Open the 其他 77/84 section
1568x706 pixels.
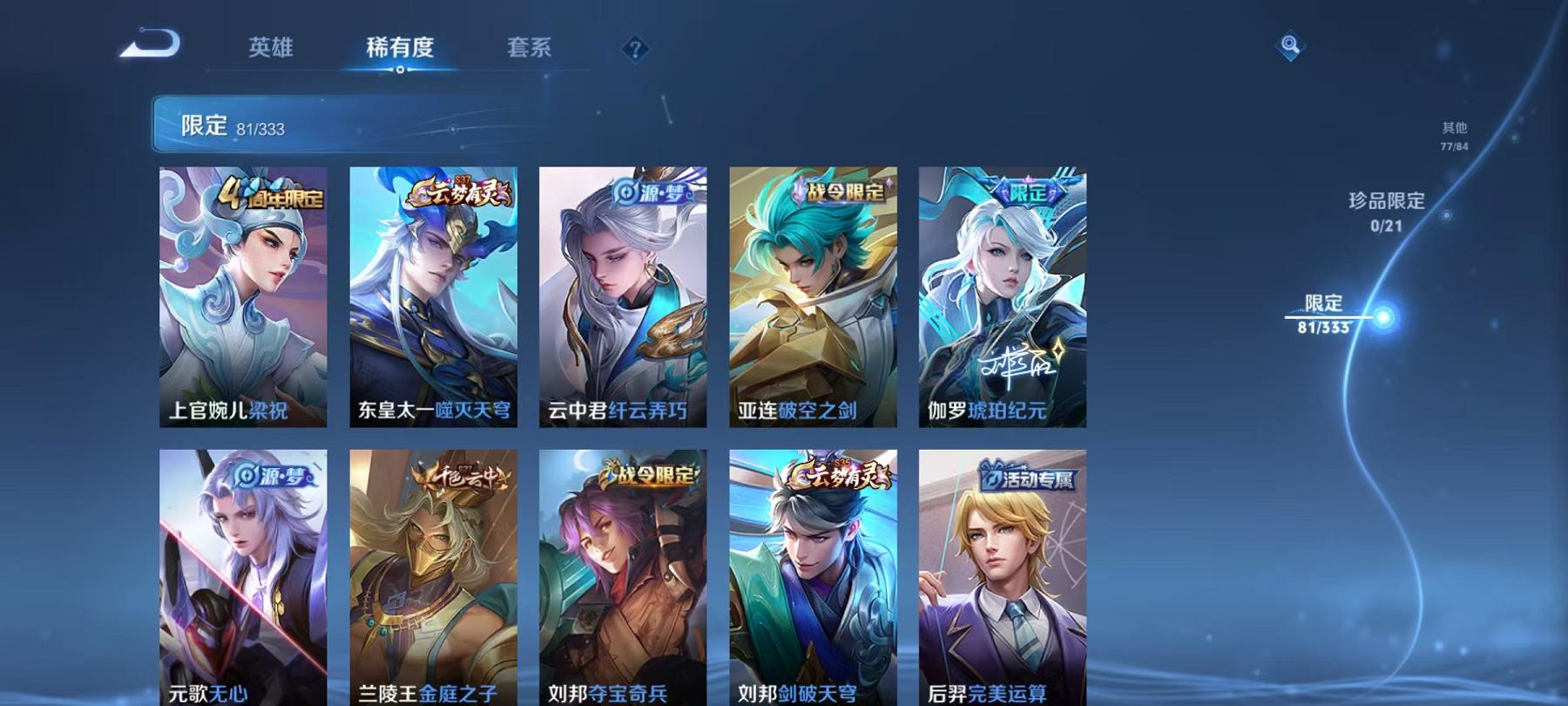point(1455,135)
